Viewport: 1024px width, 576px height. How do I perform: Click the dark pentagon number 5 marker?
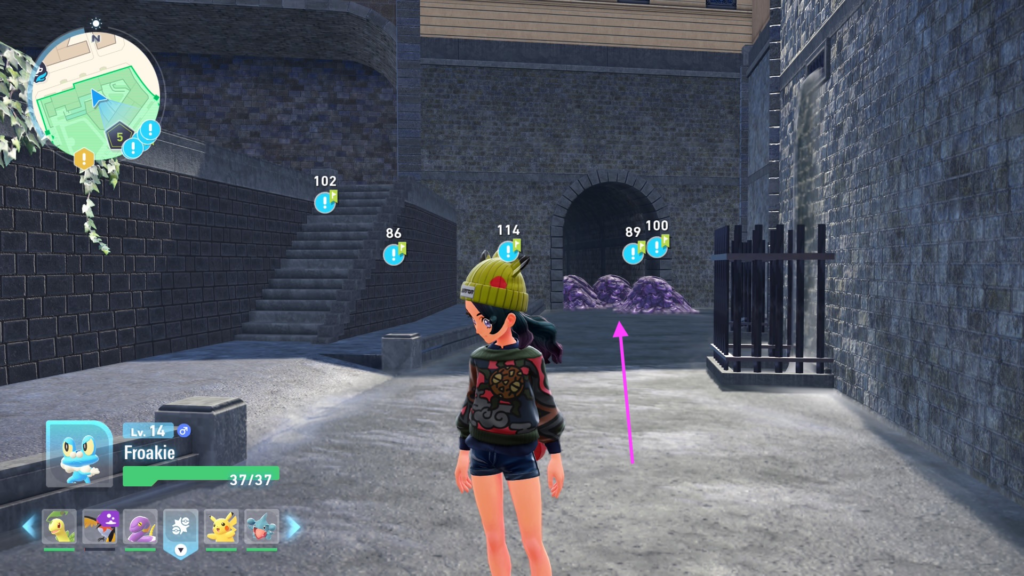pyautogui.click(x=120, y=137)
